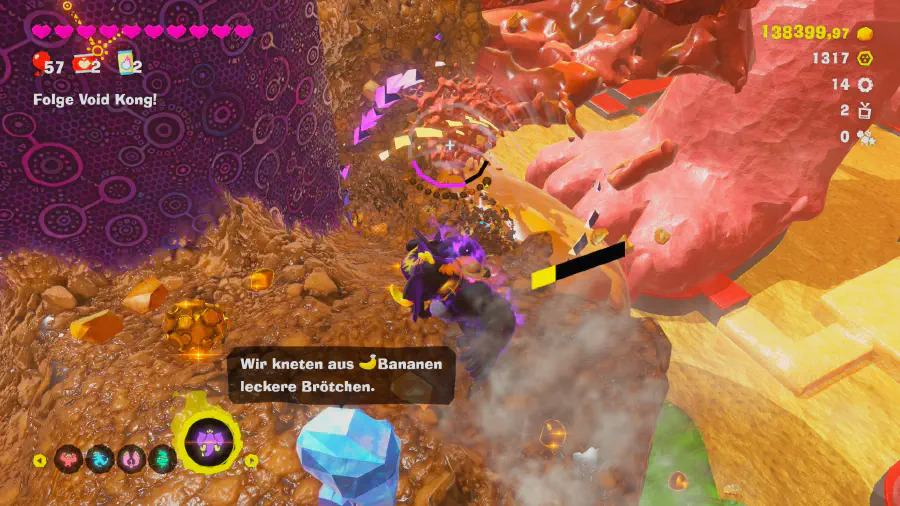Click the TV-shaped counter icon

point(866,110)
